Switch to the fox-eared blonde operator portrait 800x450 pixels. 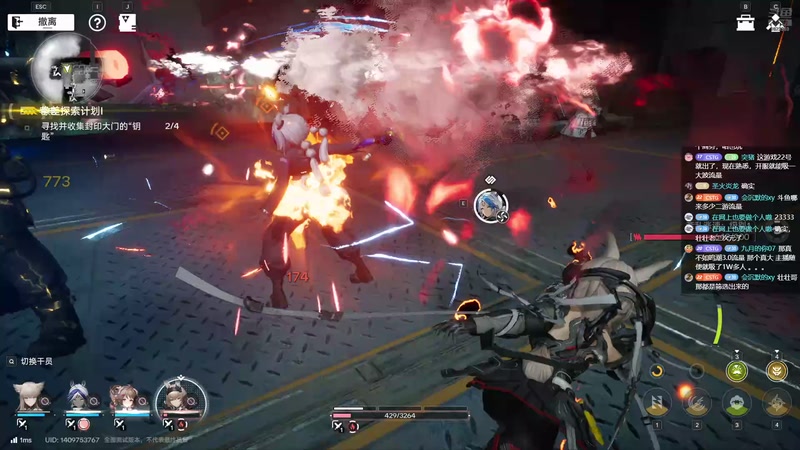pos(29,397)
